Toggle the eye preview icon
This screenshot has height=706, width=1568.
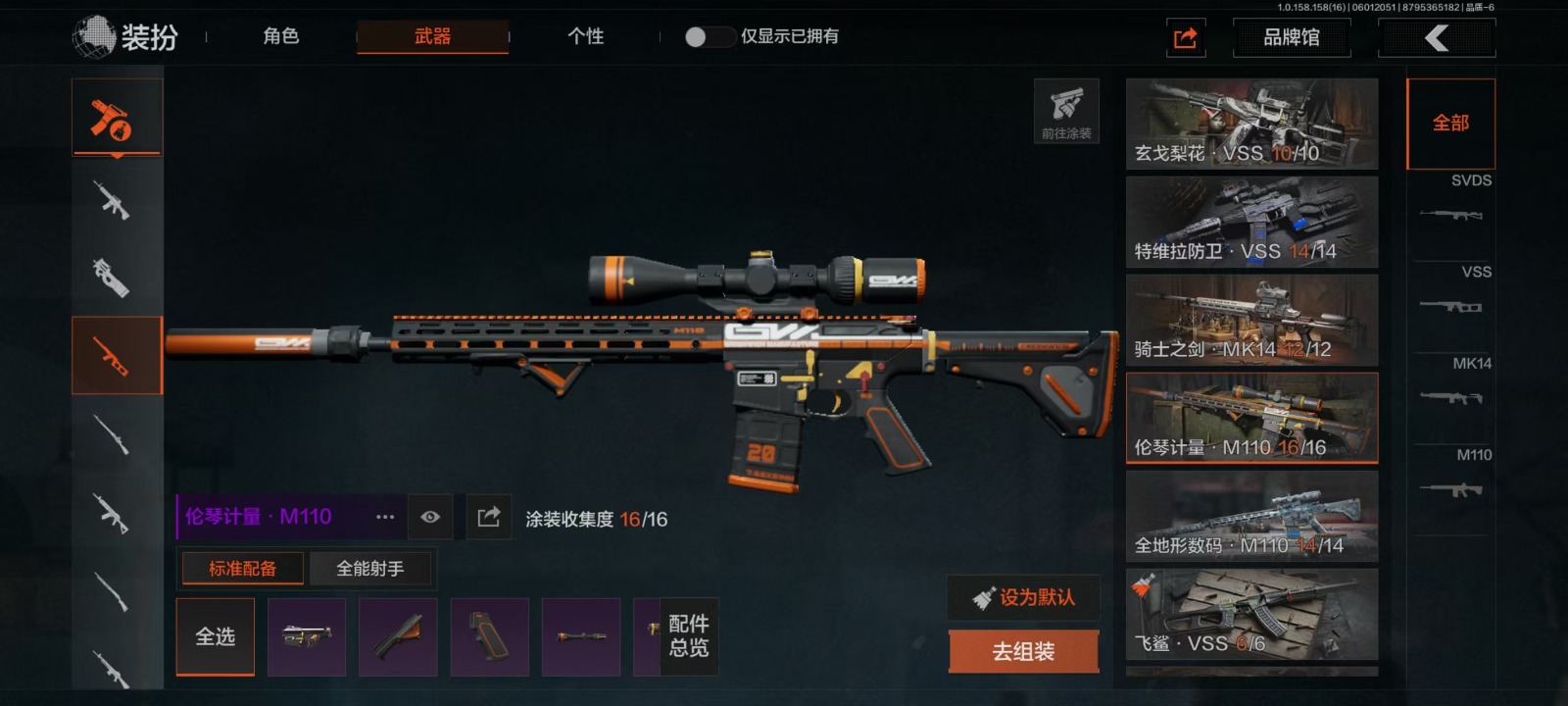click(430, 517)
